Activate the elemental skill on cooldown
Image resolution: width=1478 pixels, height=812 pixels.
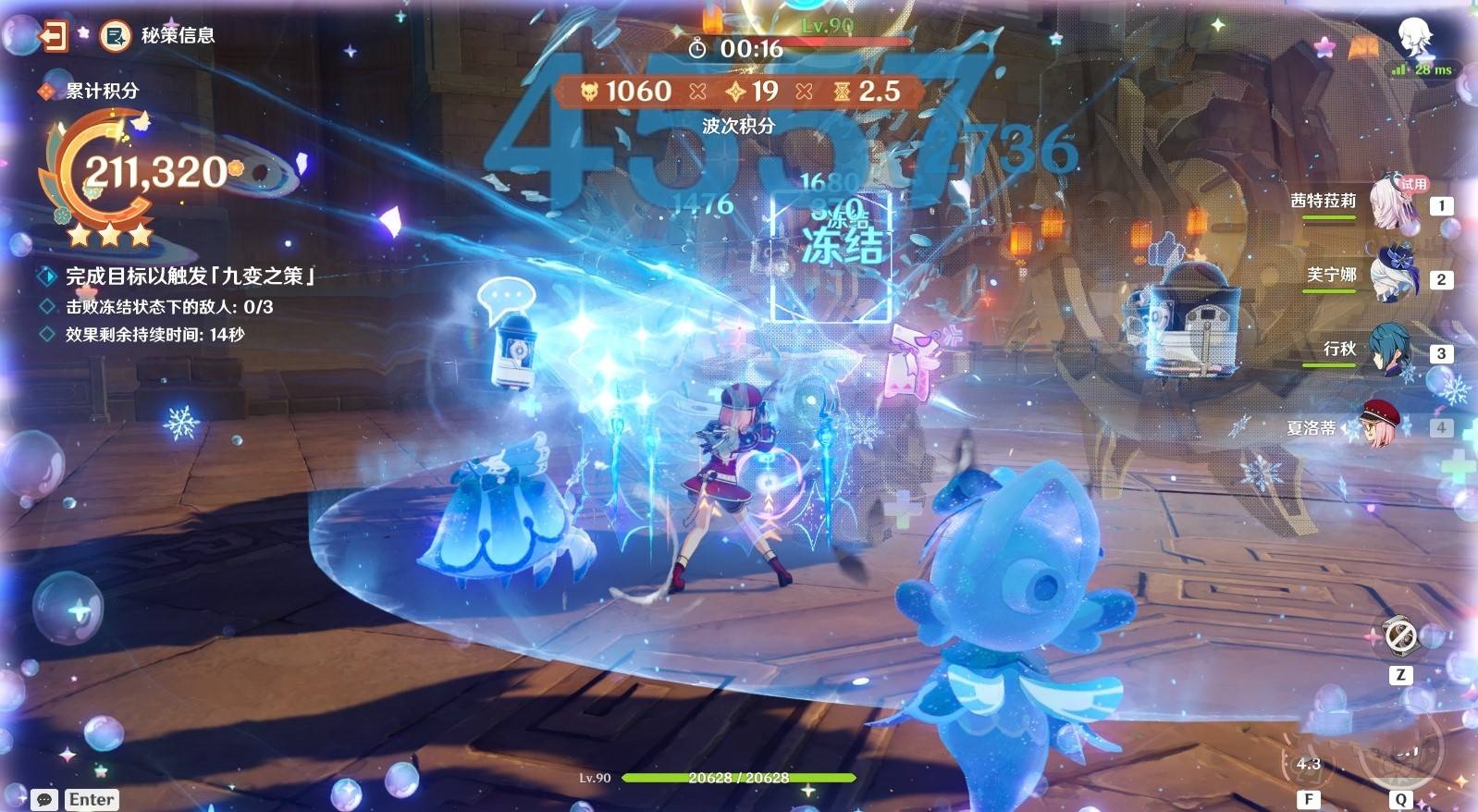tap(1309, 763)
